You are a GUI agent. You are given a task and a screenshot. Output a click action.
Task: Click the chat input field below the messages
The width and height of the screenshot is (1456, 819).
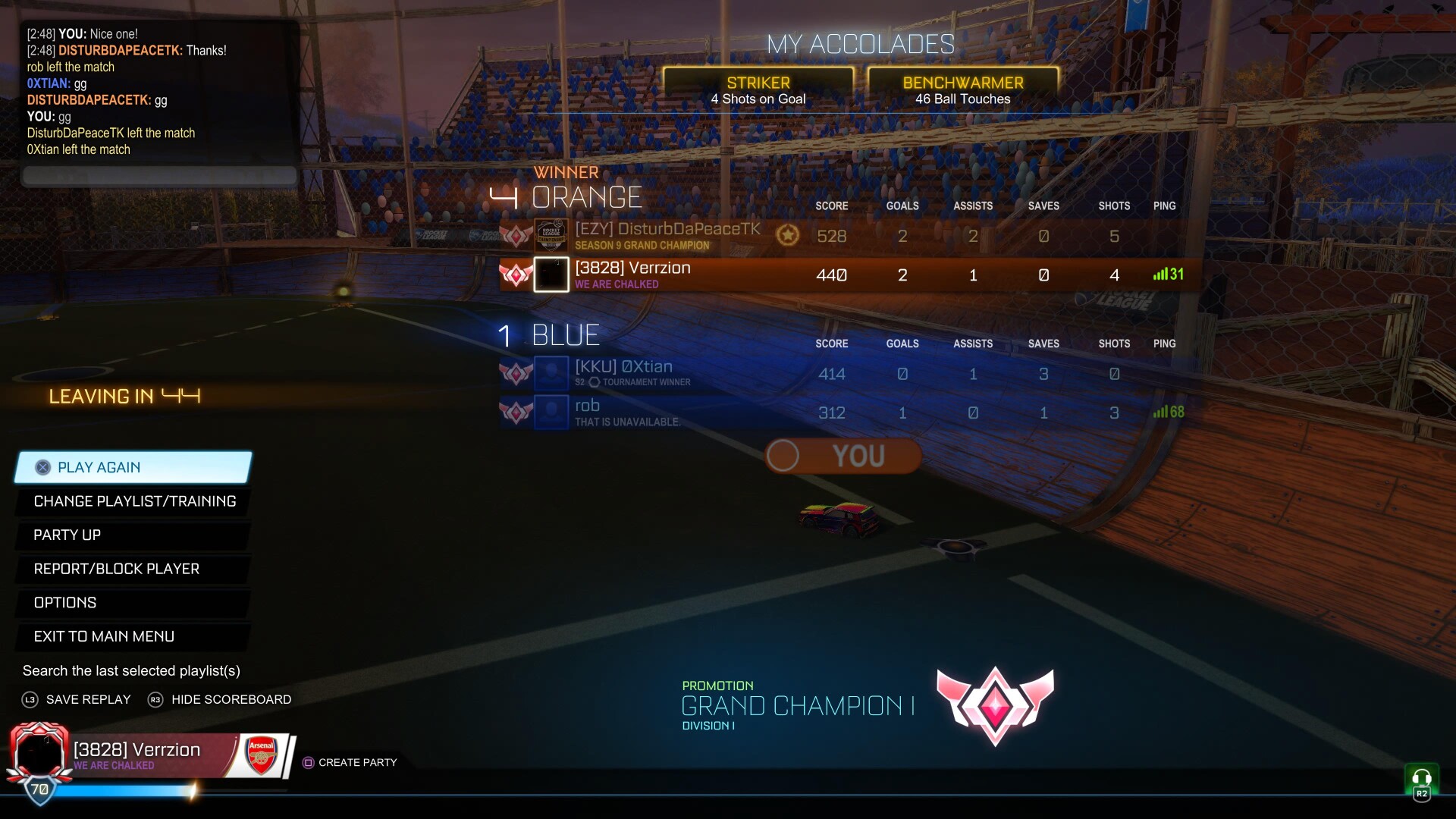[158, 176]
